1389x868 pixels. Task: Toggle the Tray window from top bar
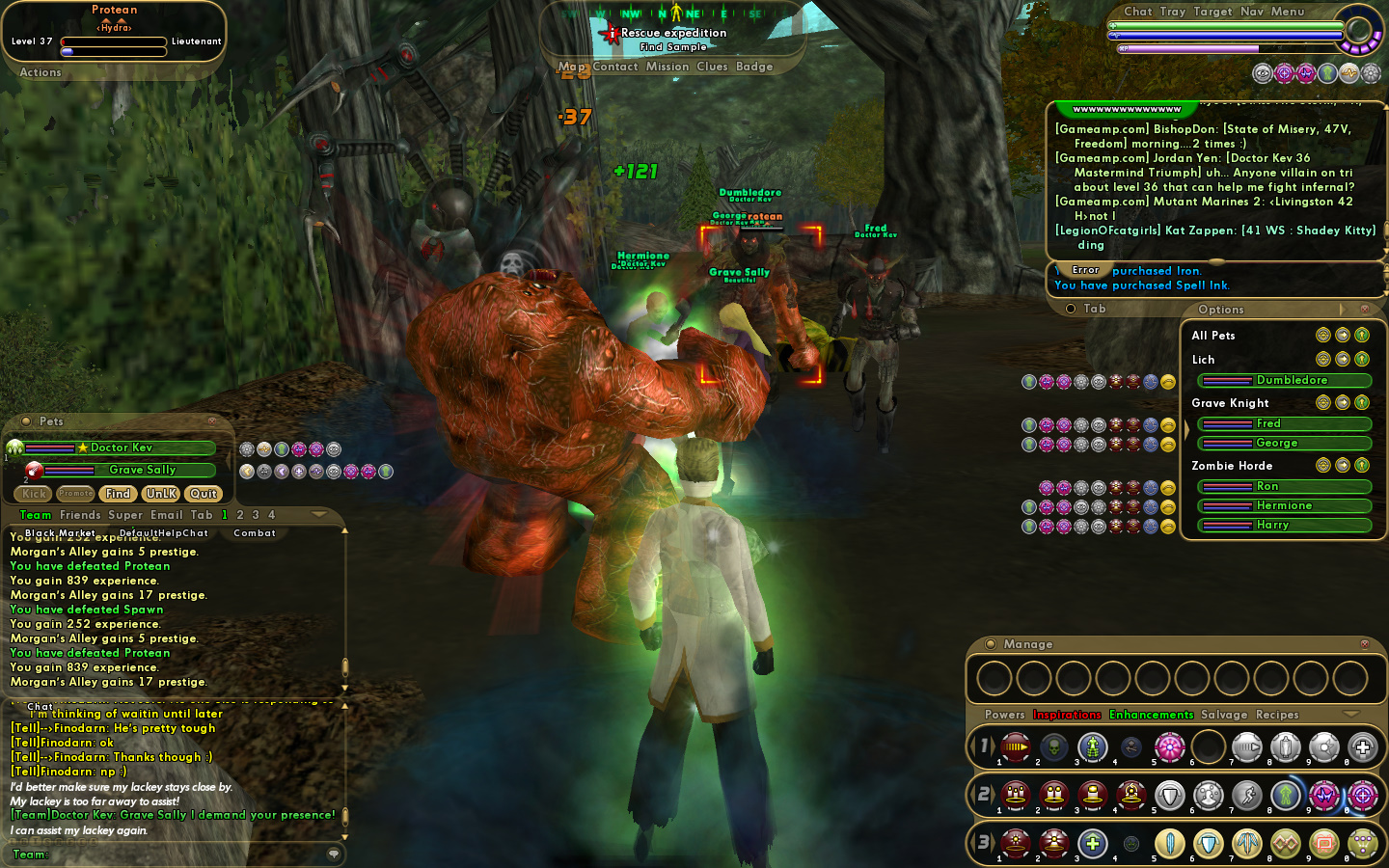click(x=1173, y=12)
